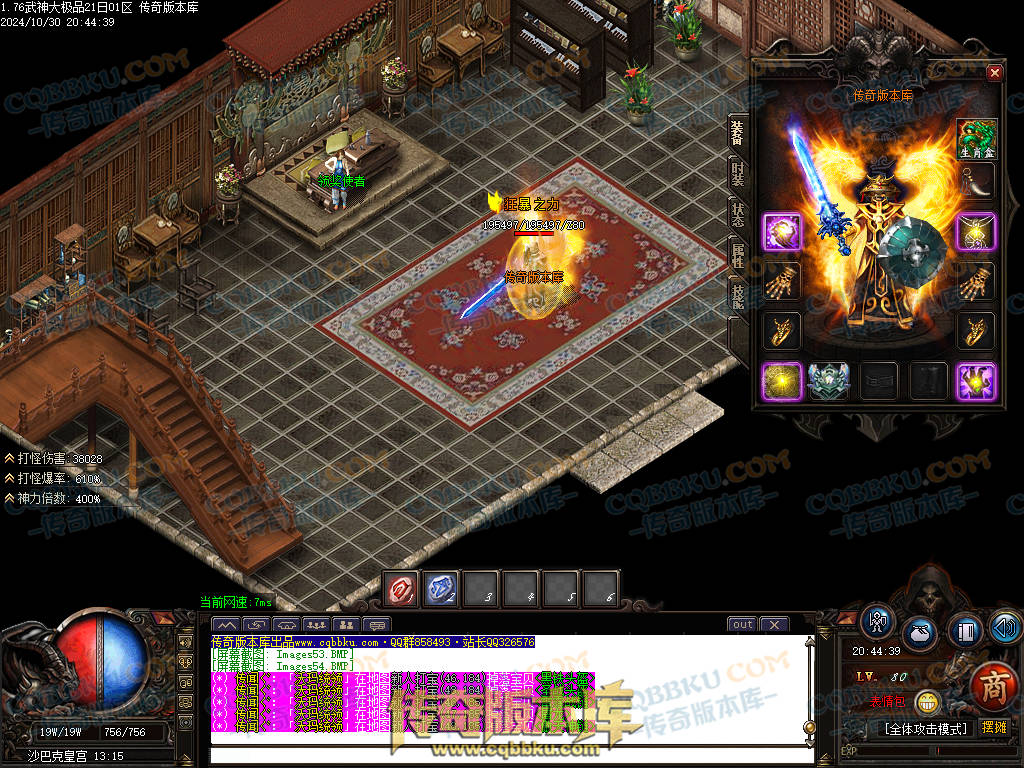Image resolution: width=1024 pixels, height=768 pixels.
Task: Switch to the 时装 (fashion) tab
Action: [737, 172]
